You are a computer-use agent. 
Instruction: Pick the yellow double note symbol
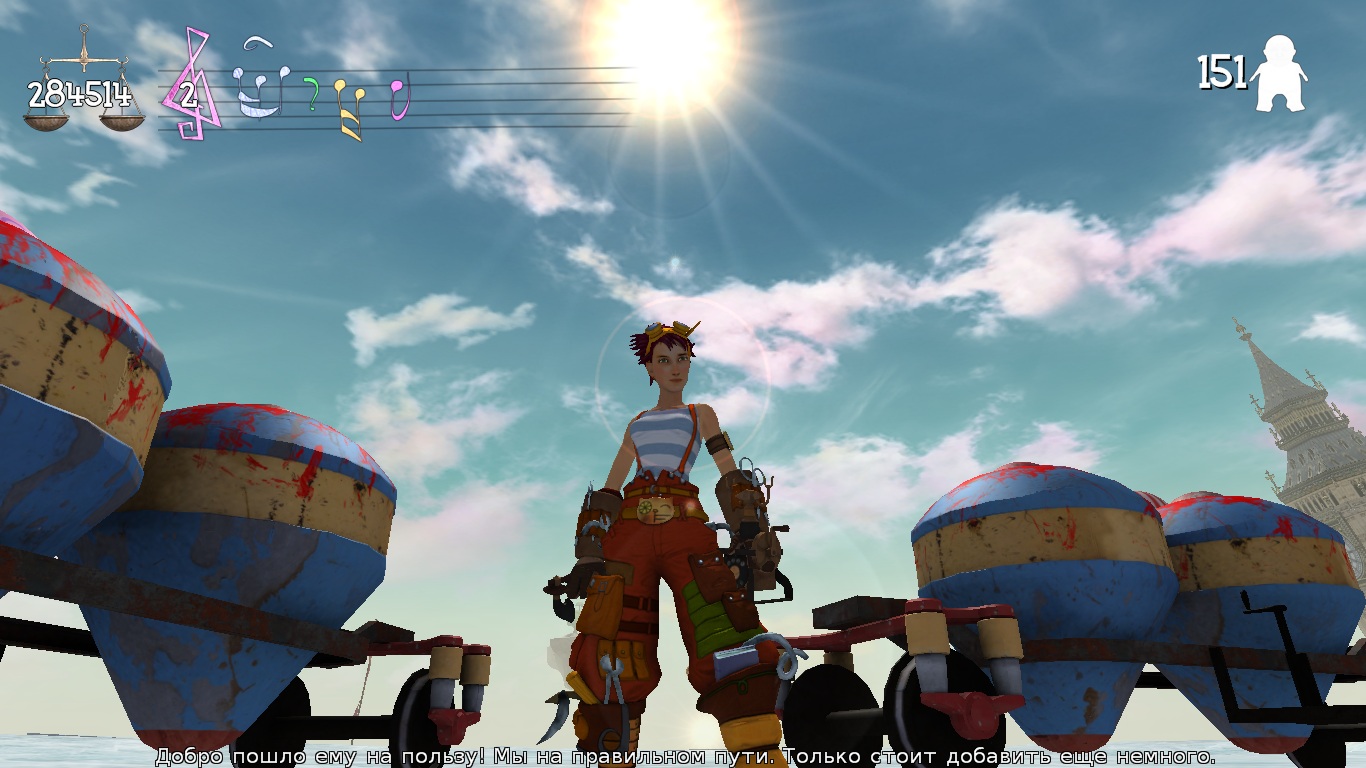(349, 106)
